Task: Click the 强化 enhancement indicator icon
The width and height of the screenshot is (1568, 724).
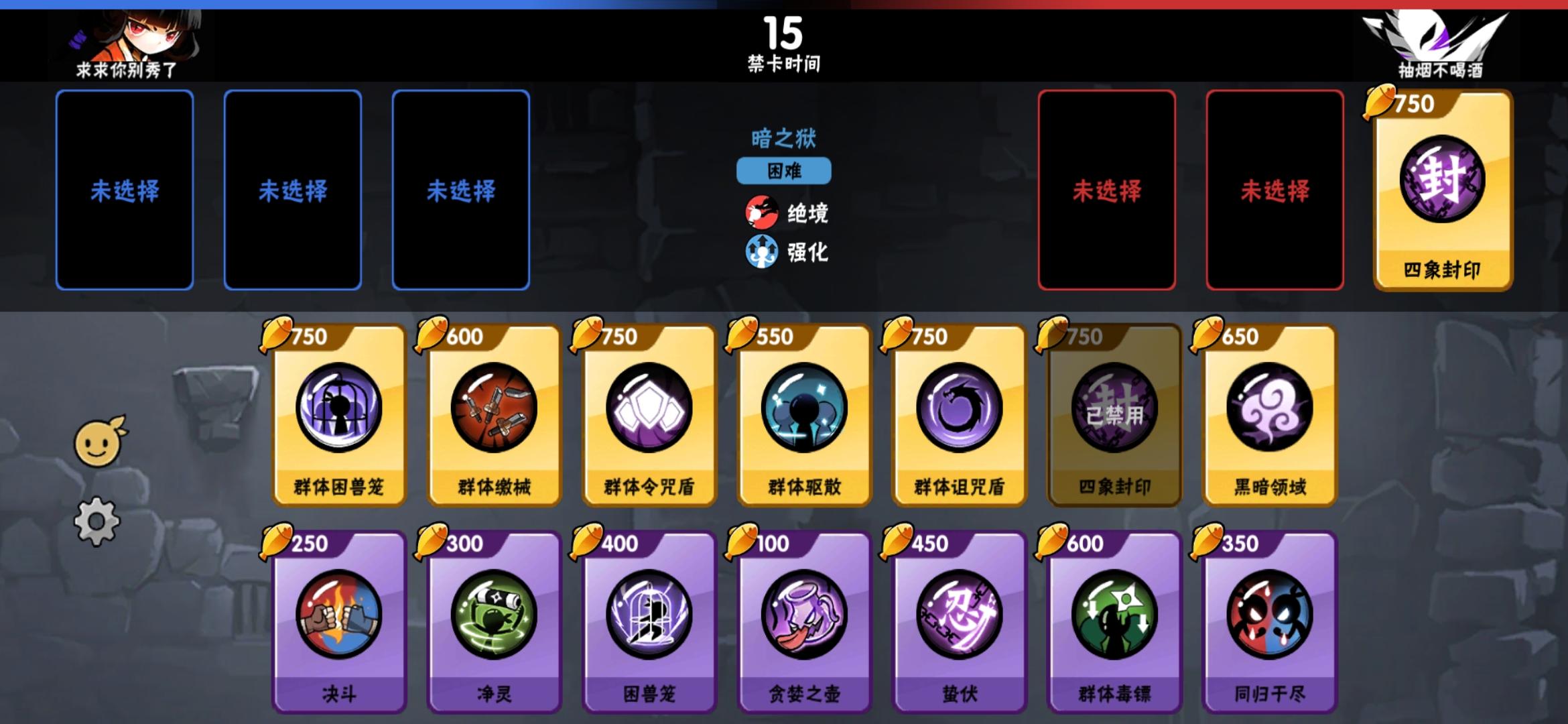Action: (763, 253)
